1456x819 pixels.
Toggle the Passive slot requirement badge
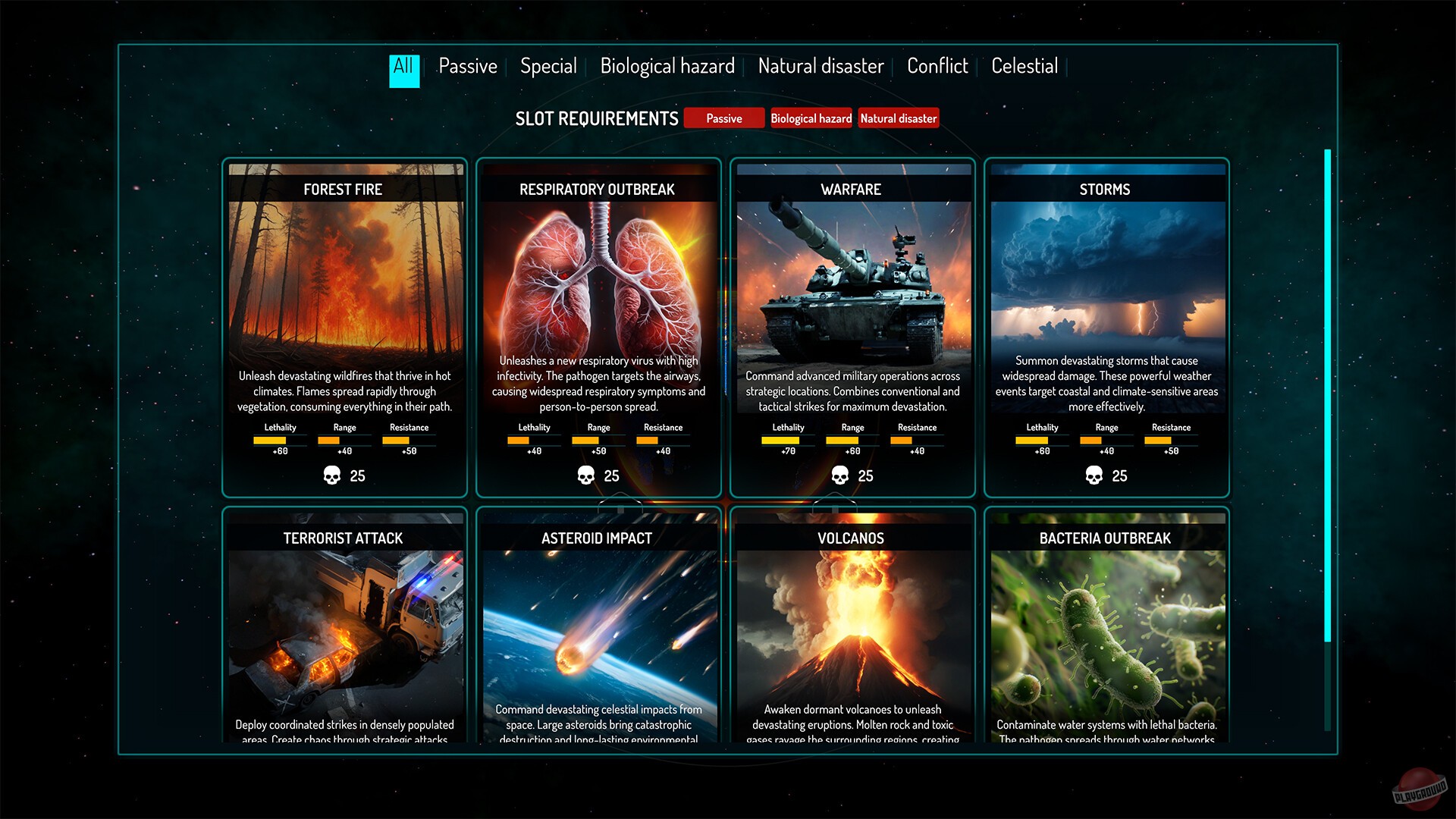(x=723, y=118)
